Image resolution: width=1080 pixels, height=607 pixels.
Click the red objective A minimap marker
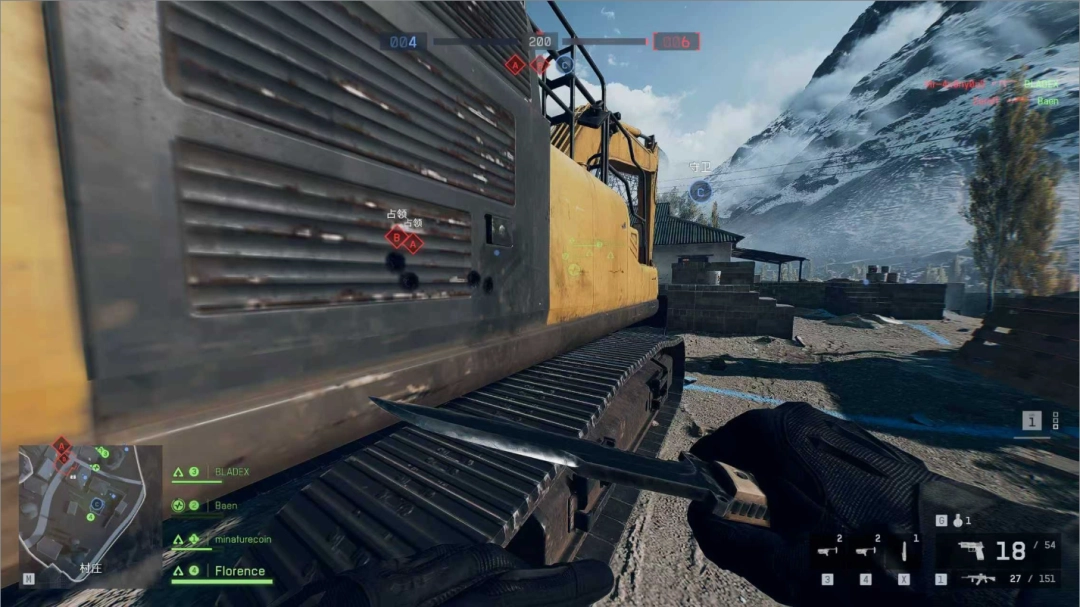point(61,446)
